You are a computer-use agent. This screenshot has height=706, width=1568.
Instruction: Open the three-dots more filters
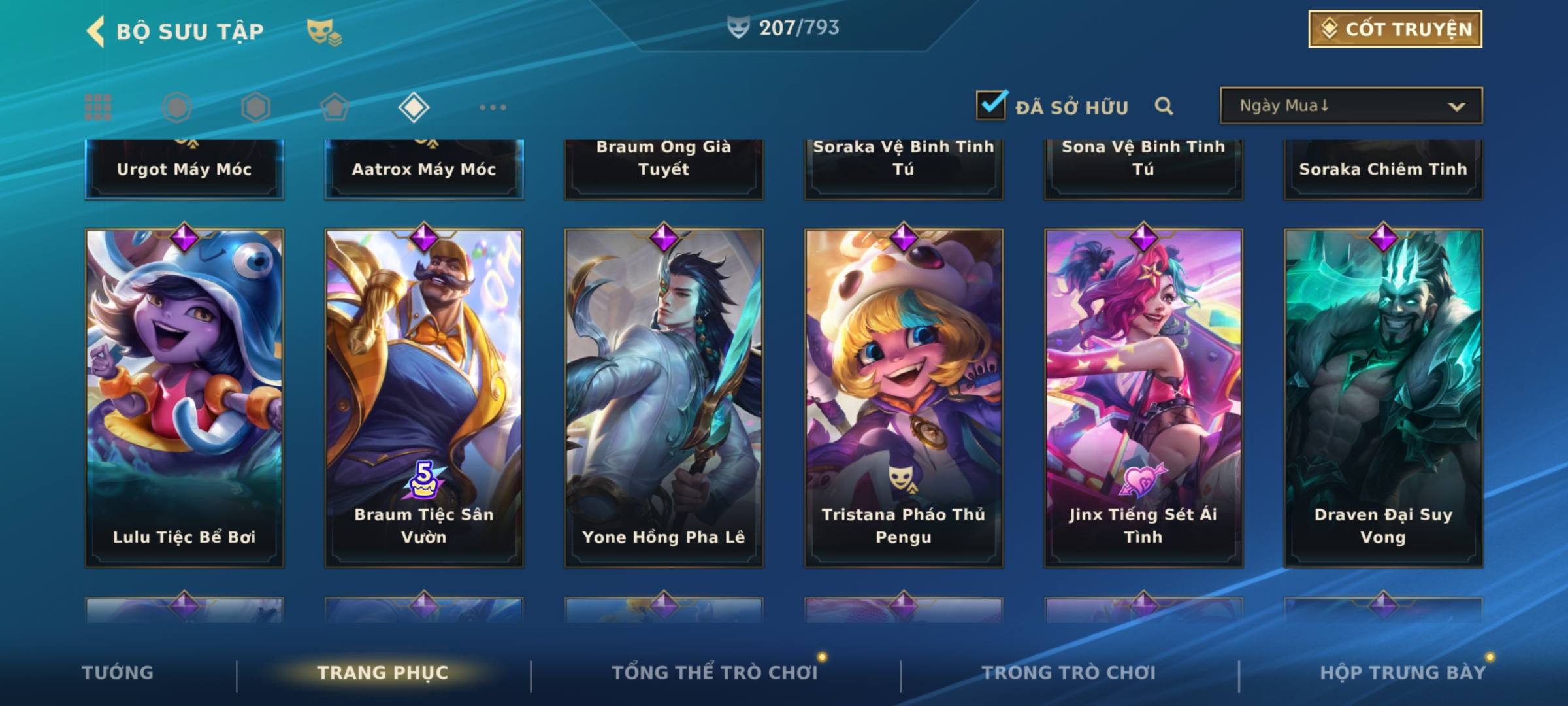point(493,107)
